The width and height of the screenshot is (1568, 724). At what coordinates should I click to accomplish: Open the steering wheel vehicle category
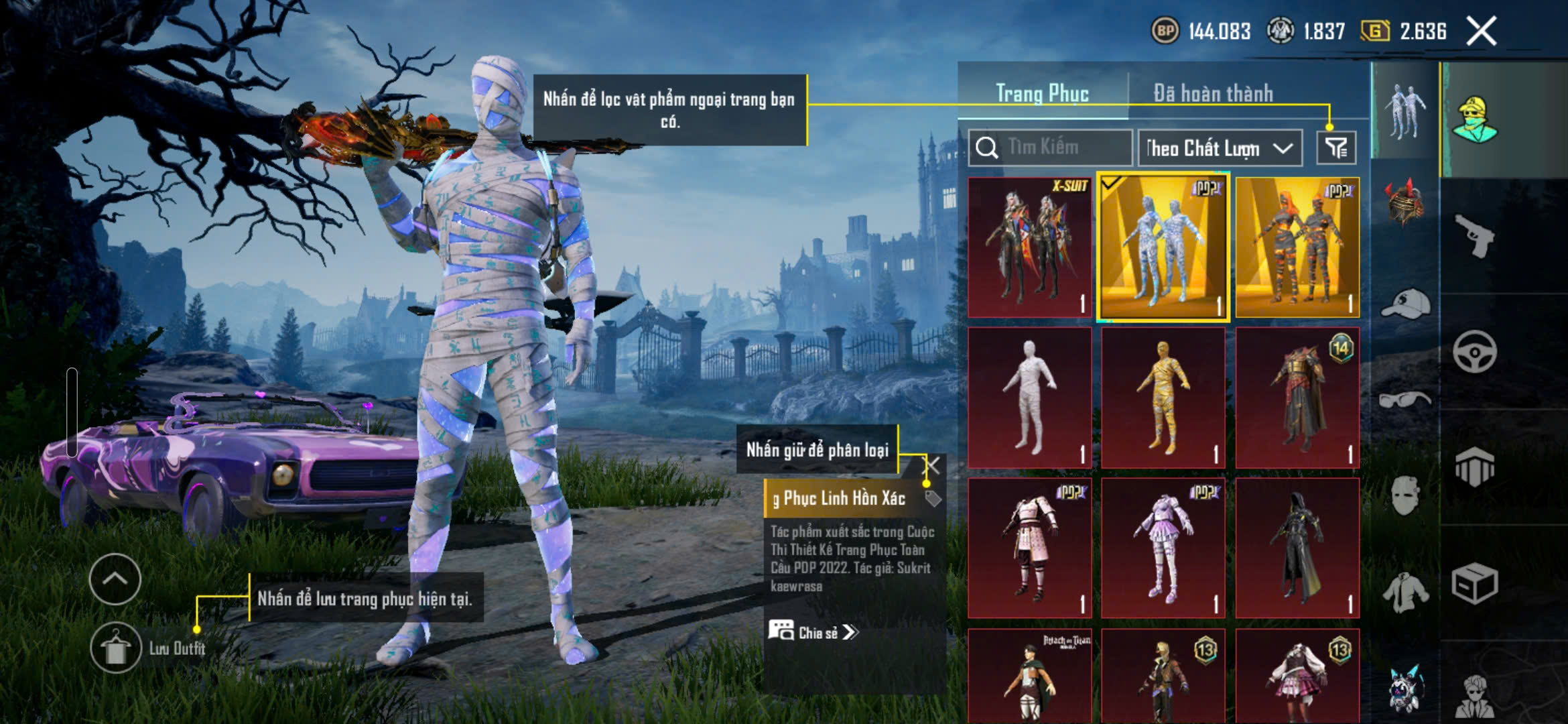pyautogui.click(x=1474, y=351)
